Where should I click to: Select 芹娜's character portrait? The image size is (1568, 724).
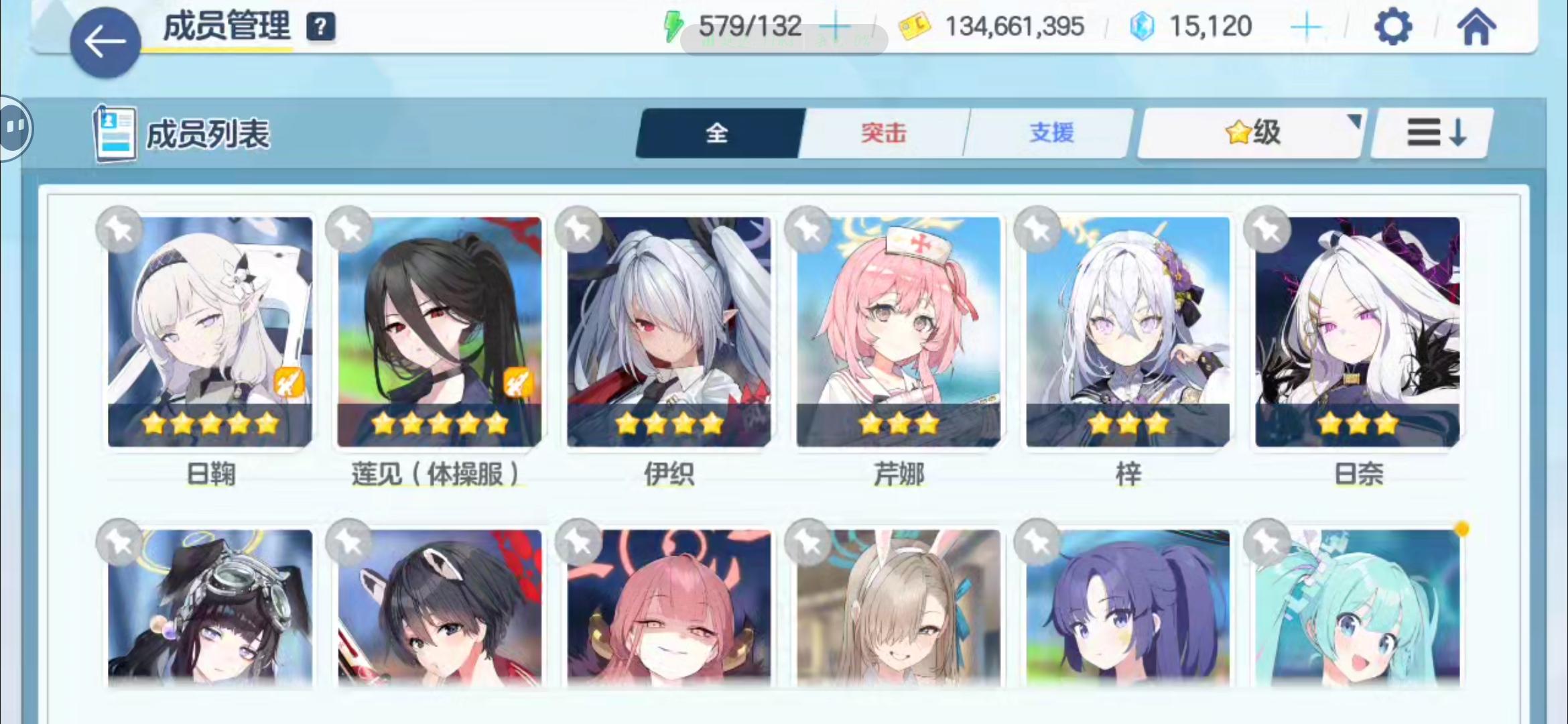pyautogui.click(x=898, y=332)
